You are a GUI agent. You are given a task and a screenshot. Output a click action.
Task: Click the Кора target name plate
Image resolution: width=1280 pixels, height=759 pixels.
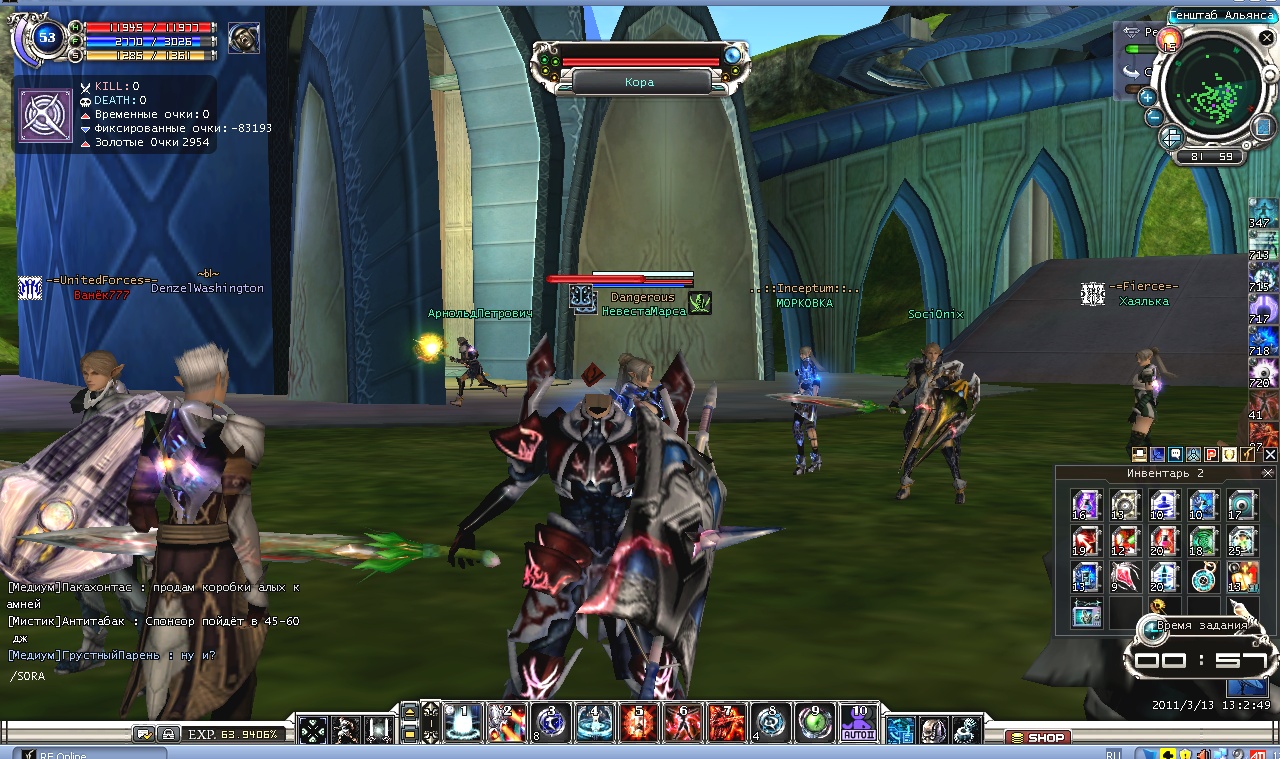tap(640, 82)
